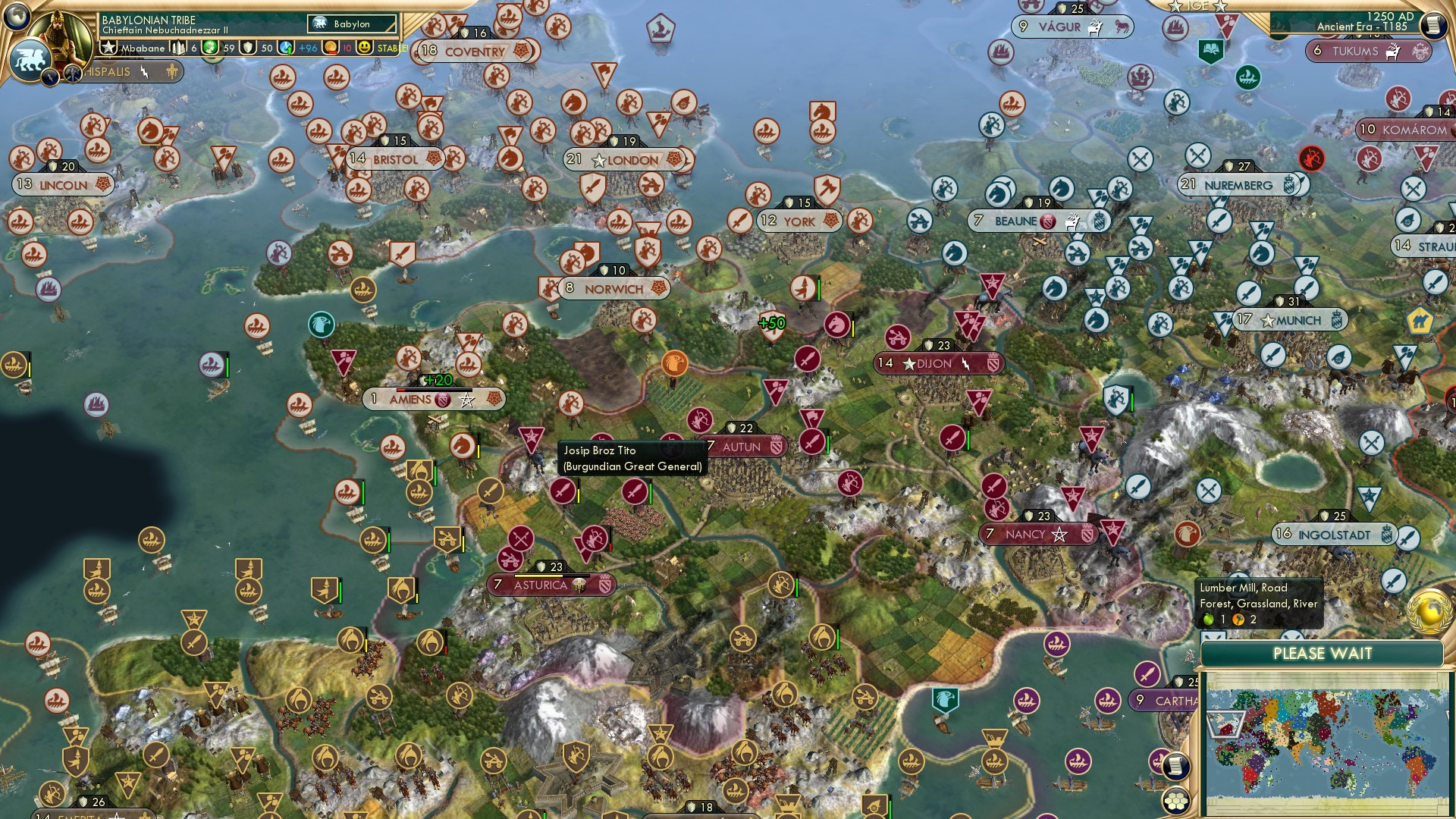Screen dimensions: 1456x819
Task: Click the gold laurel globe icon near the minimap
Action: click(1428, 612)
